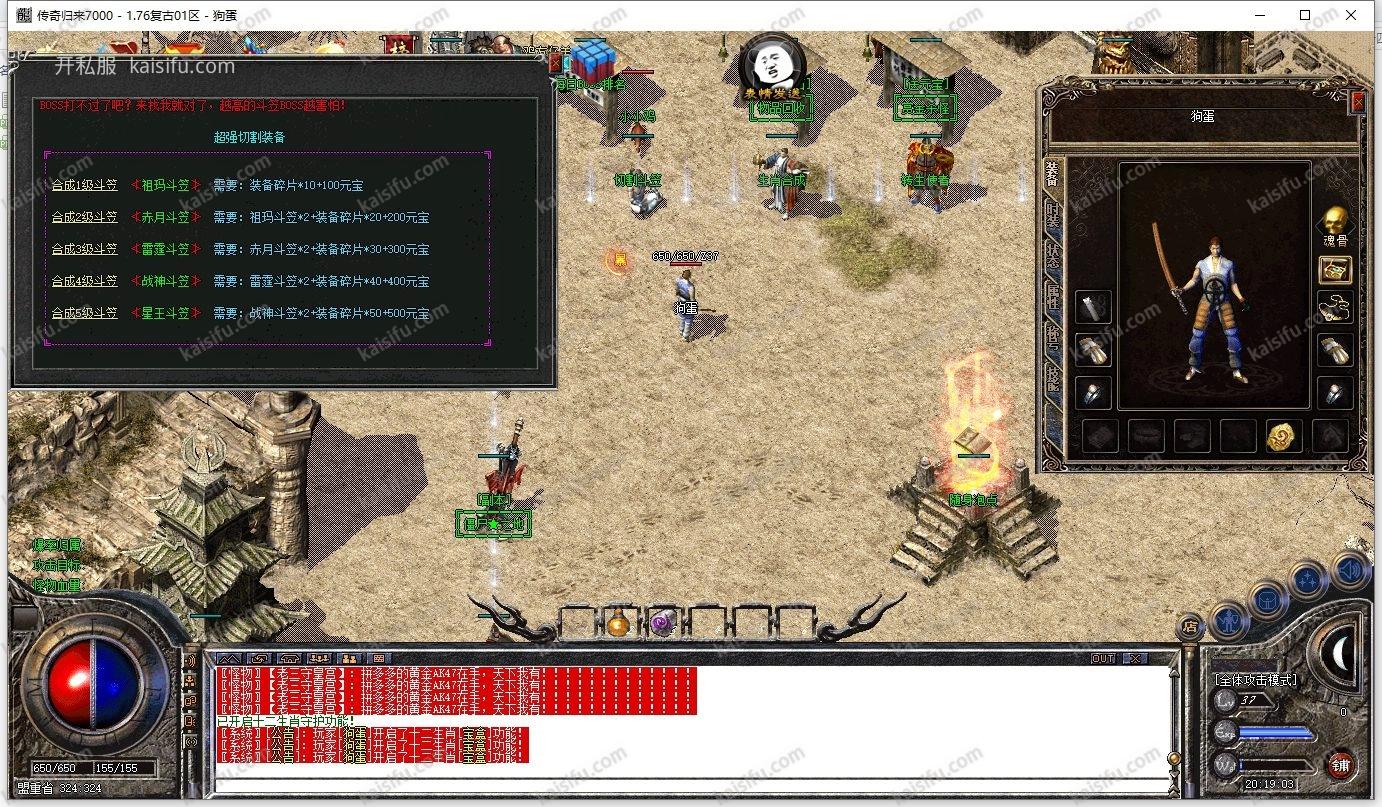Toggle sound with the speaker button

1350,570
